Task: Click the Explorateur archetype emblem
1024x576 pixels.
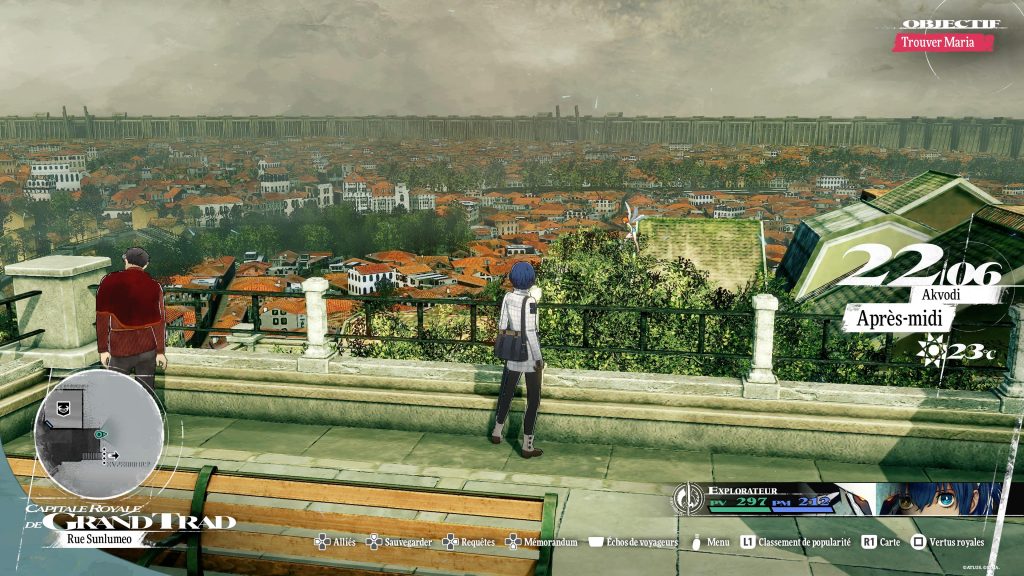Action: tap(688, 497)
